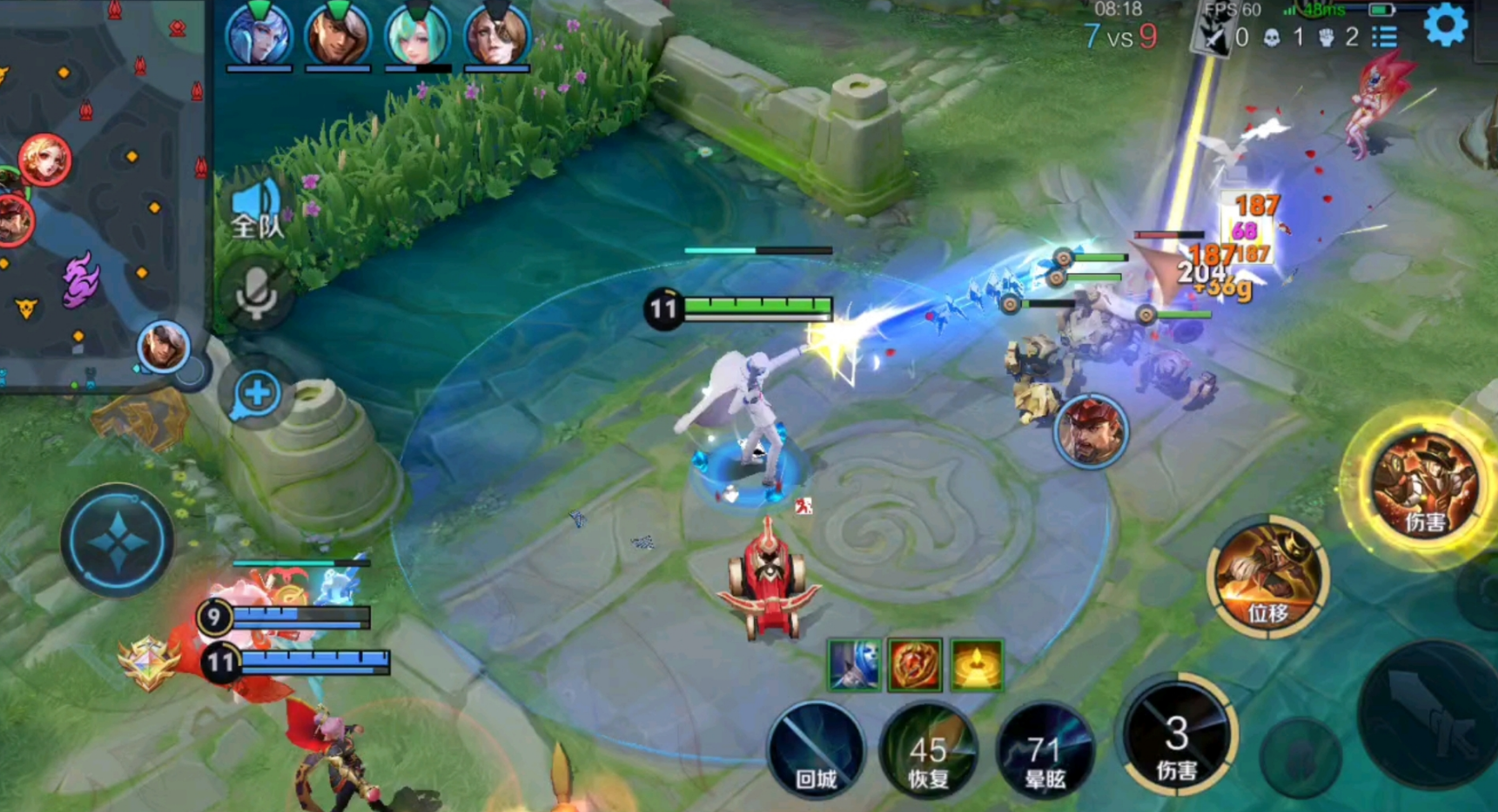Select the blue-haired teammate portrait
This screenshot has width=1498, height=812.
(259, 35)
